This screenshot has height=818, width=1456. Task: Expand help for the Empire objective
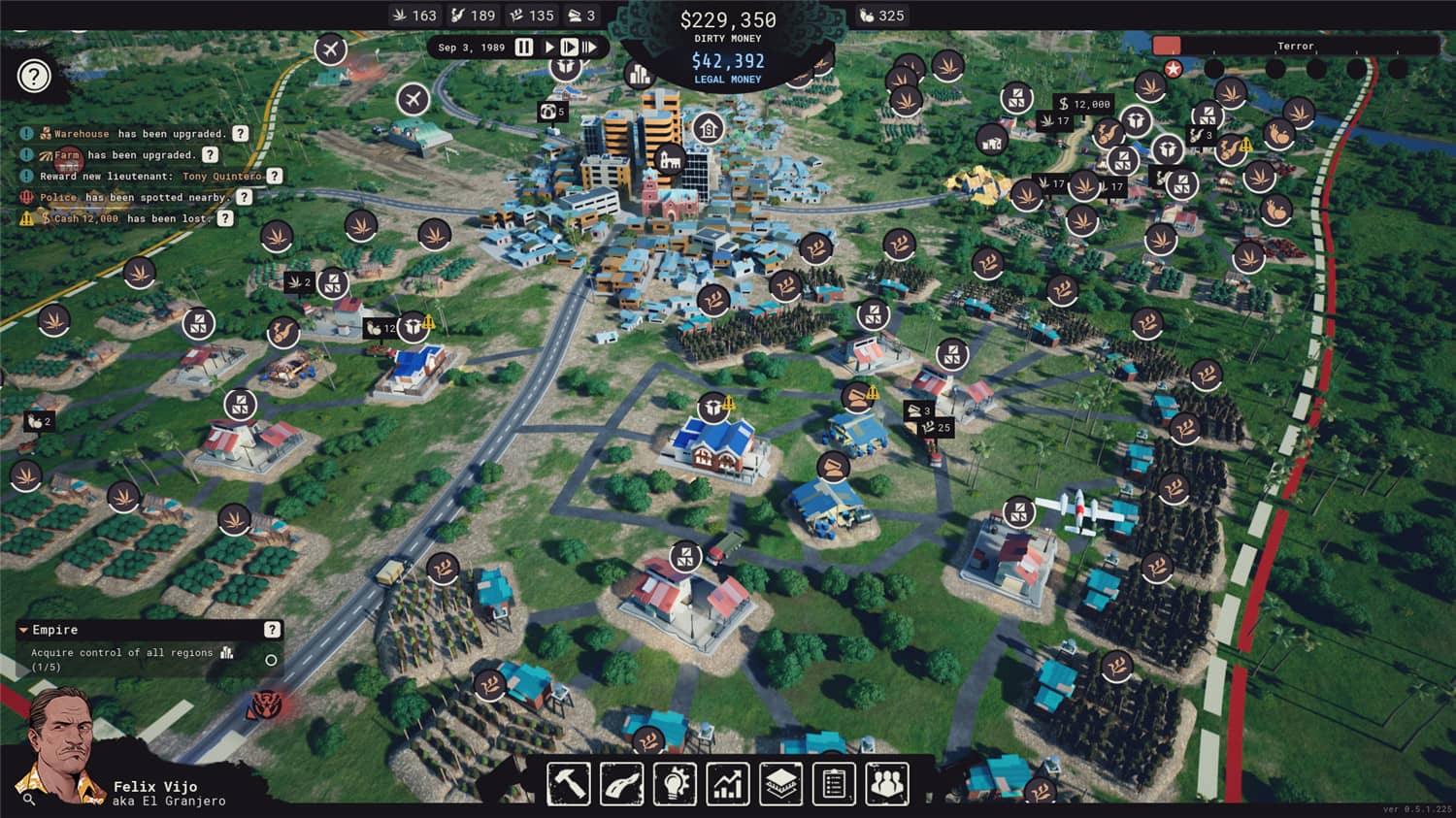tap(270, 629)
